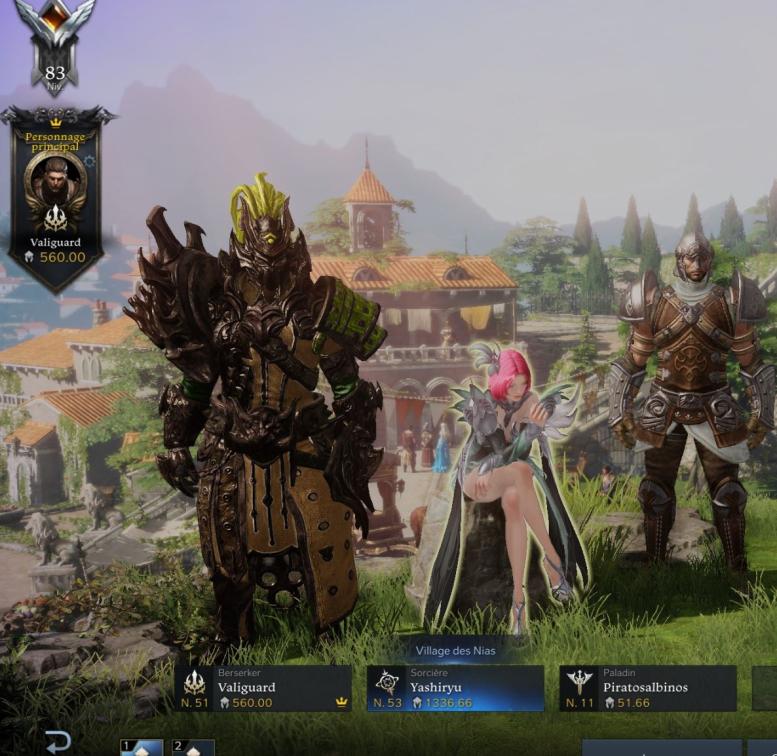Select the Berserker Valiguard character slot

click(x=263, y=688)
